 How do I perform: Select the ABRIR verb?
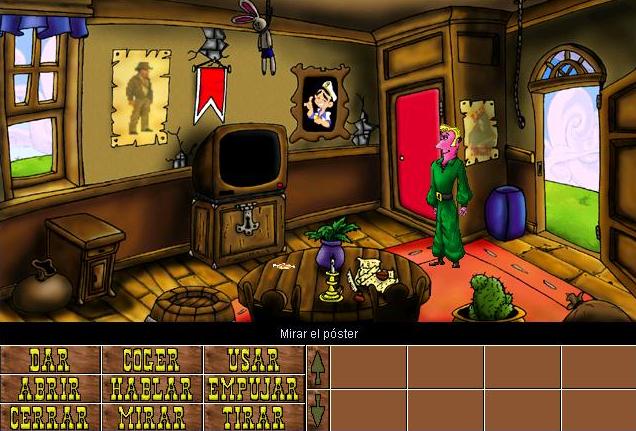pos(50,388)
